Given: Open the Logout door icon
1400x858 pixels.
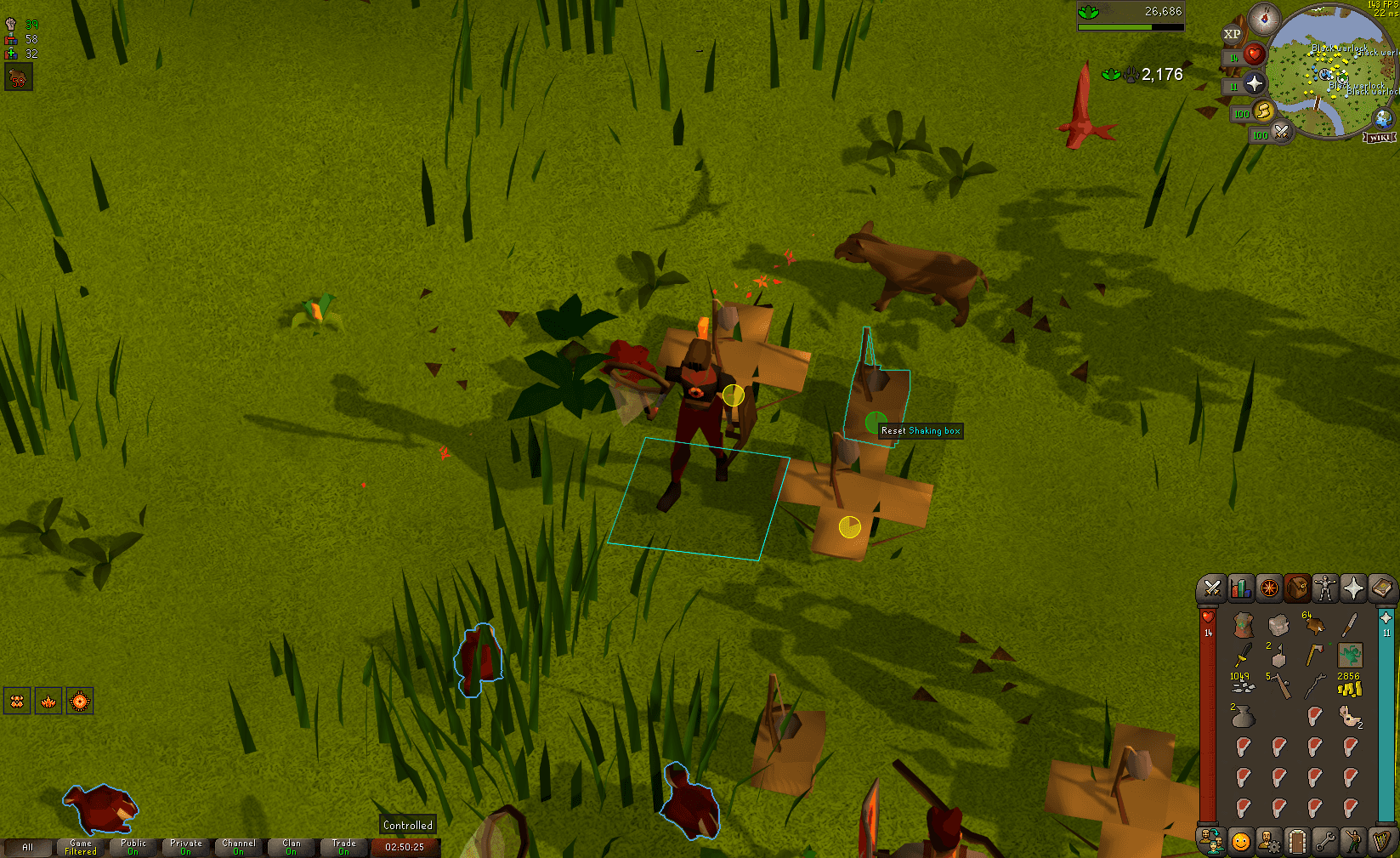Looking at the screenshot, I should click(x=1296, y=839).
